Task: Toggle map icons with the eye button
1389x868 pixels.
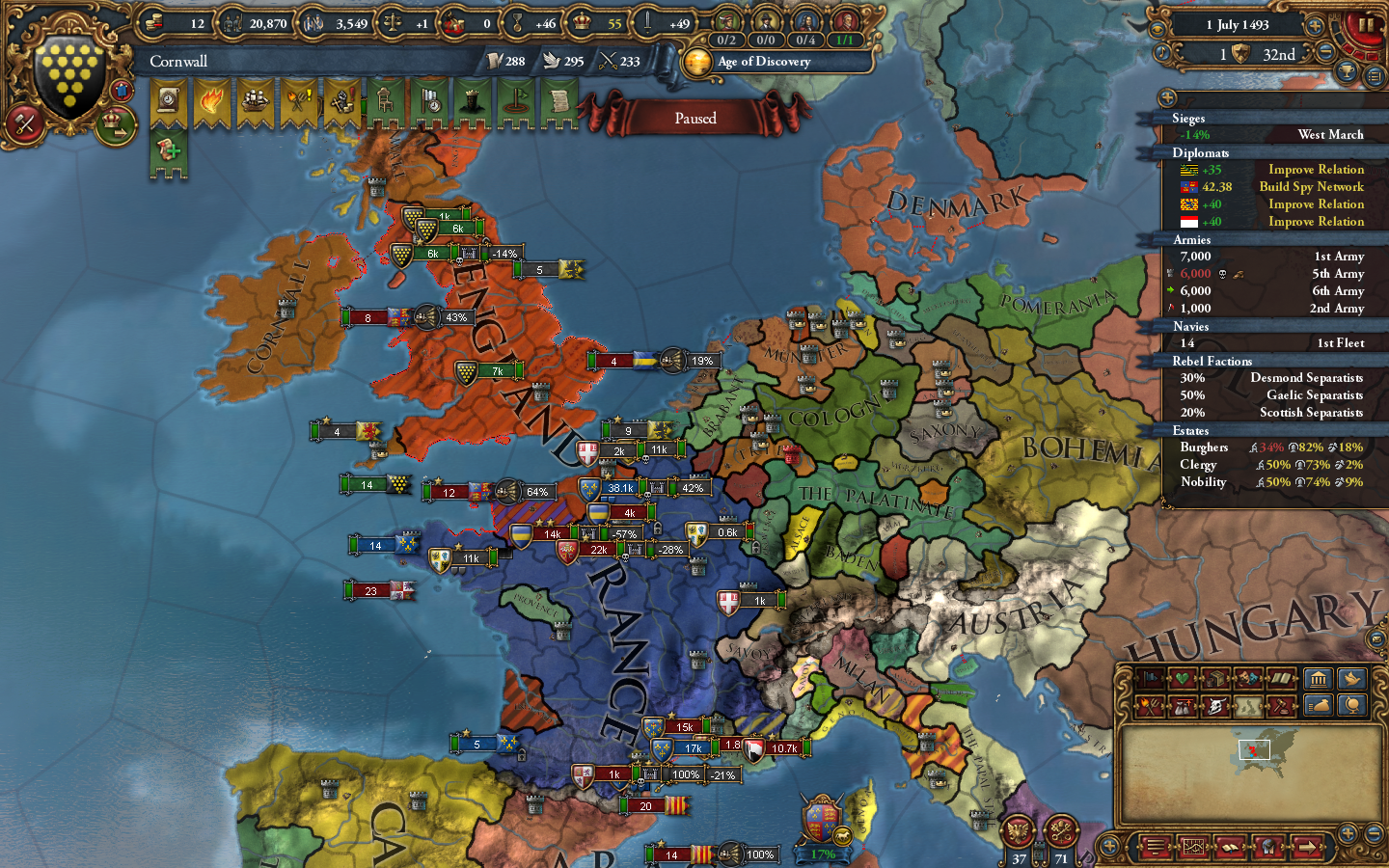Action: point(1157,29)
